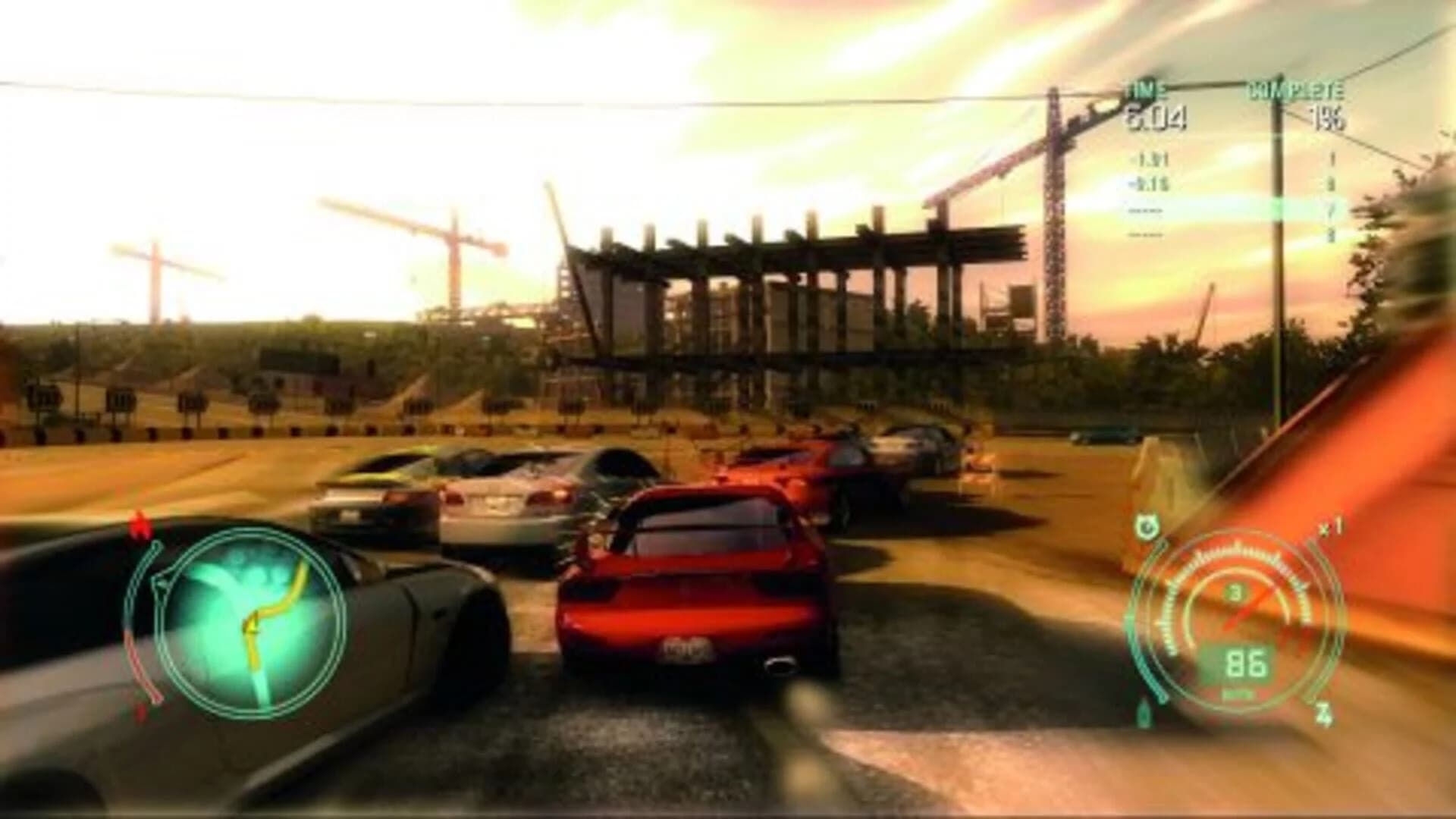The image size is (1456, 819).
Task: Click the red north marker on the minimap
Action: [140, 523]
